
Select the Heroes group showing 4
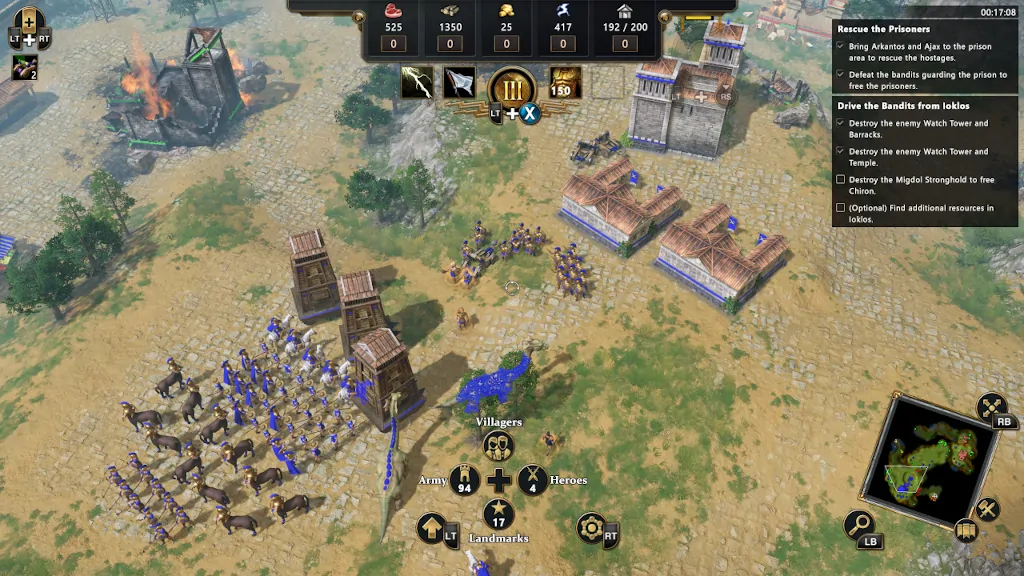(x=532, y=481)
